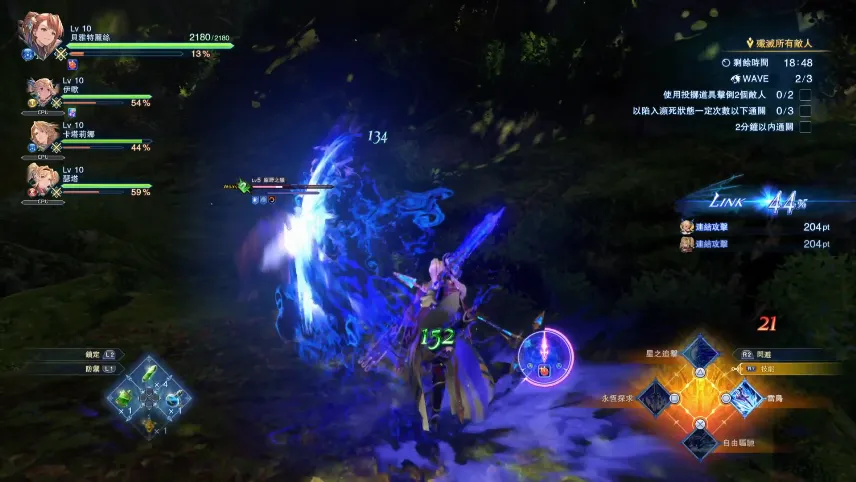856x482 pixels.
Task: Activate the glowing 雷鳥 skill icon
Action: coord(744,398)
